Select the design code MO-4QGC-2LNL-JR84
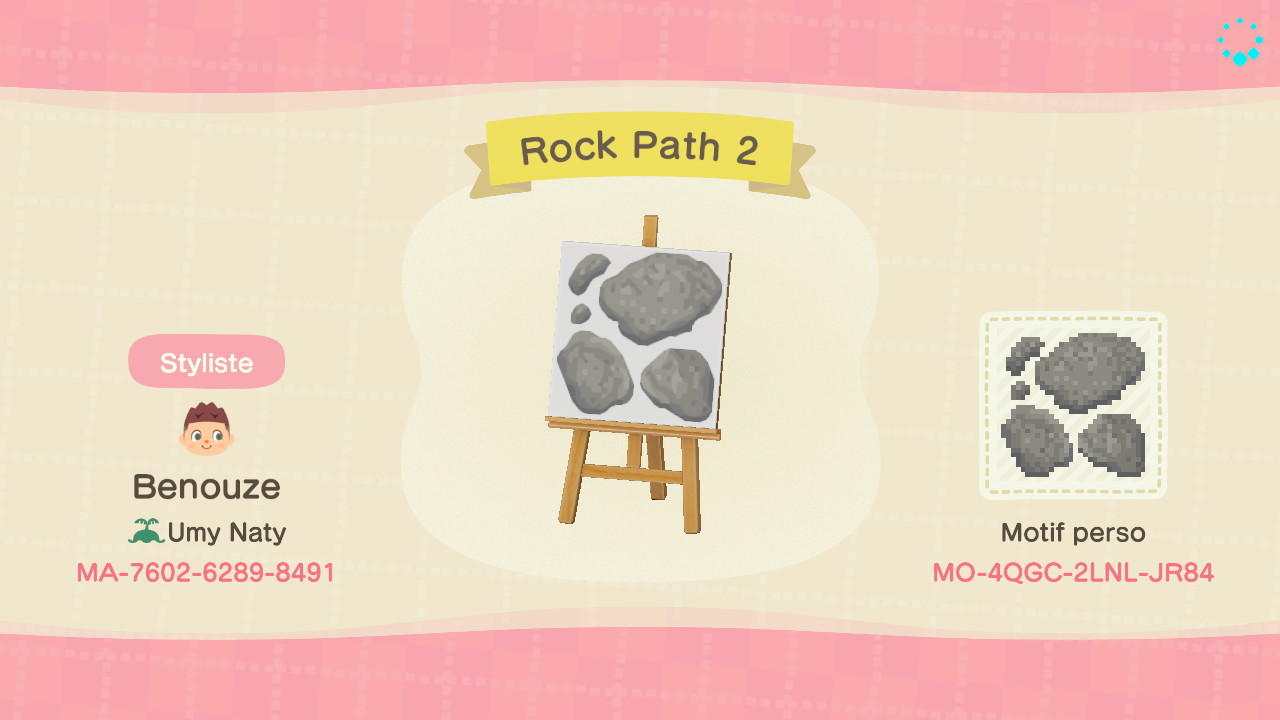 (x=1074, y=573)
